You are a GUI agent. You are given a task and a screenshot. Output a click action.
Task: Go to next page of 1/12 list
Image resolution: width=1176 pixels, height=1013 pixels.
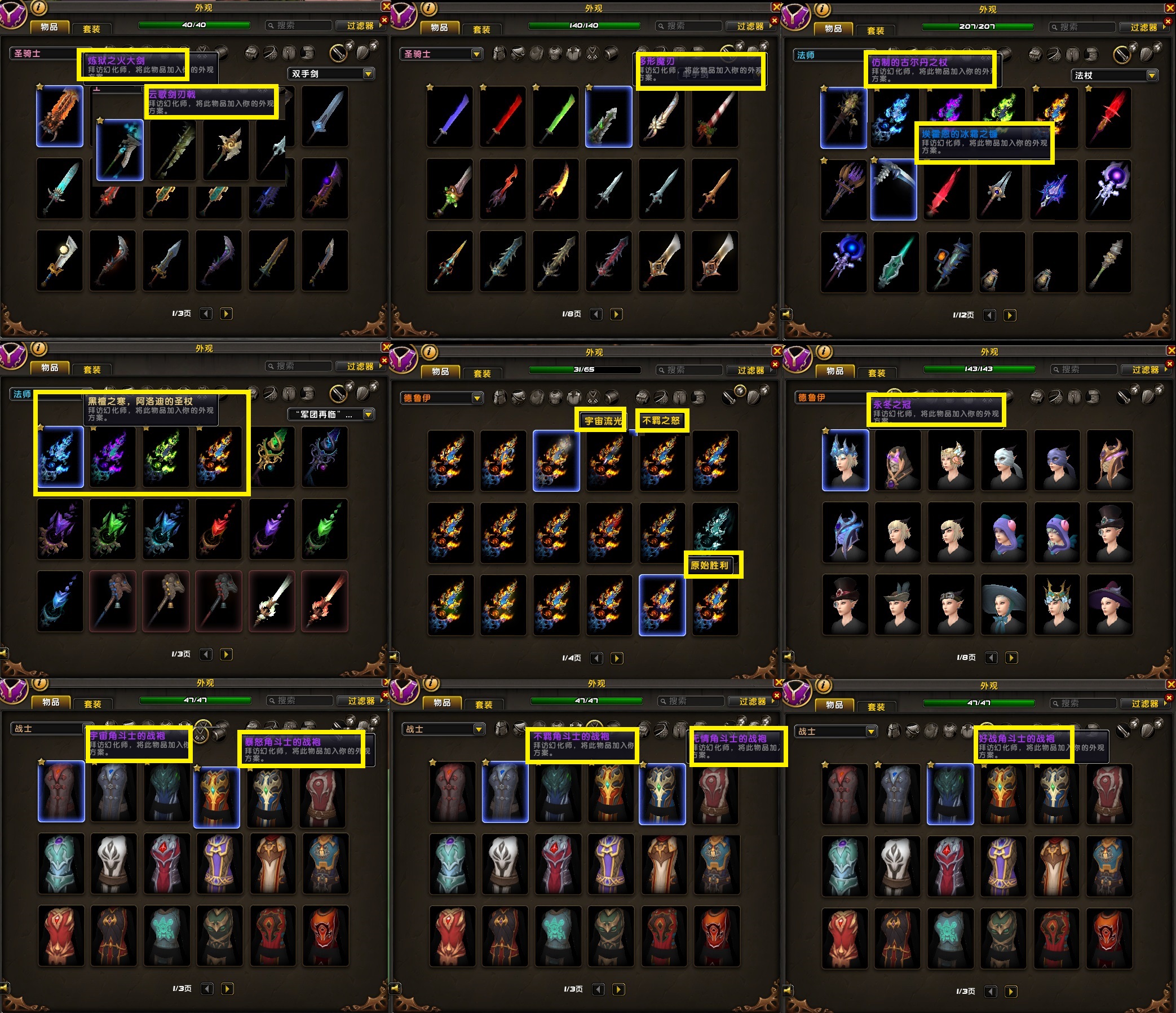pos(1010,315)
